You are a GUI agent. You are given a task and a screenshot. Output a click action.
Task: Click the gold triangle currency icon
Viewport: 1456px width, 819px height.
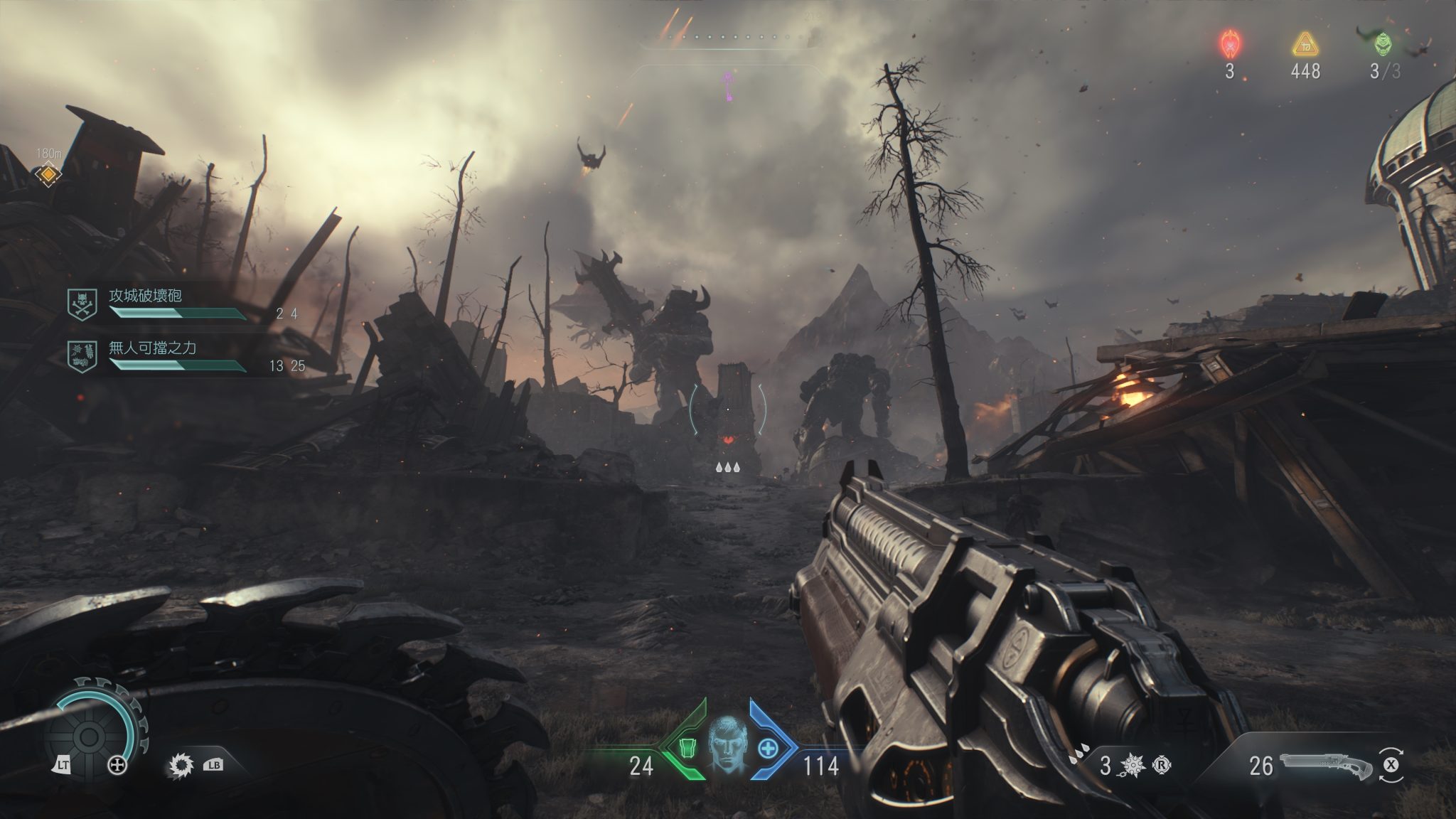[1305, 44]
